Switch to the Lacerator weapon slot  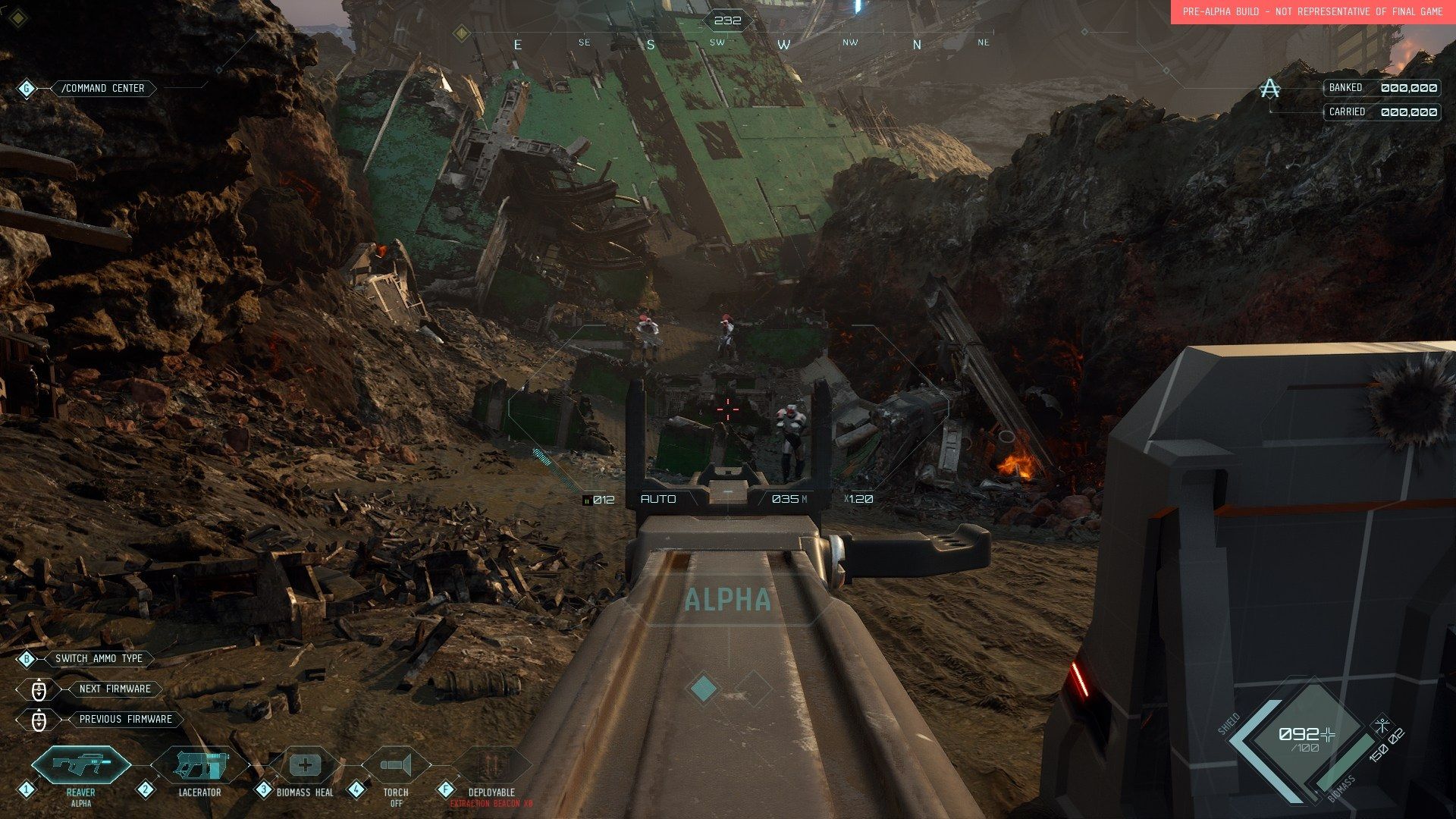(199, 765)
